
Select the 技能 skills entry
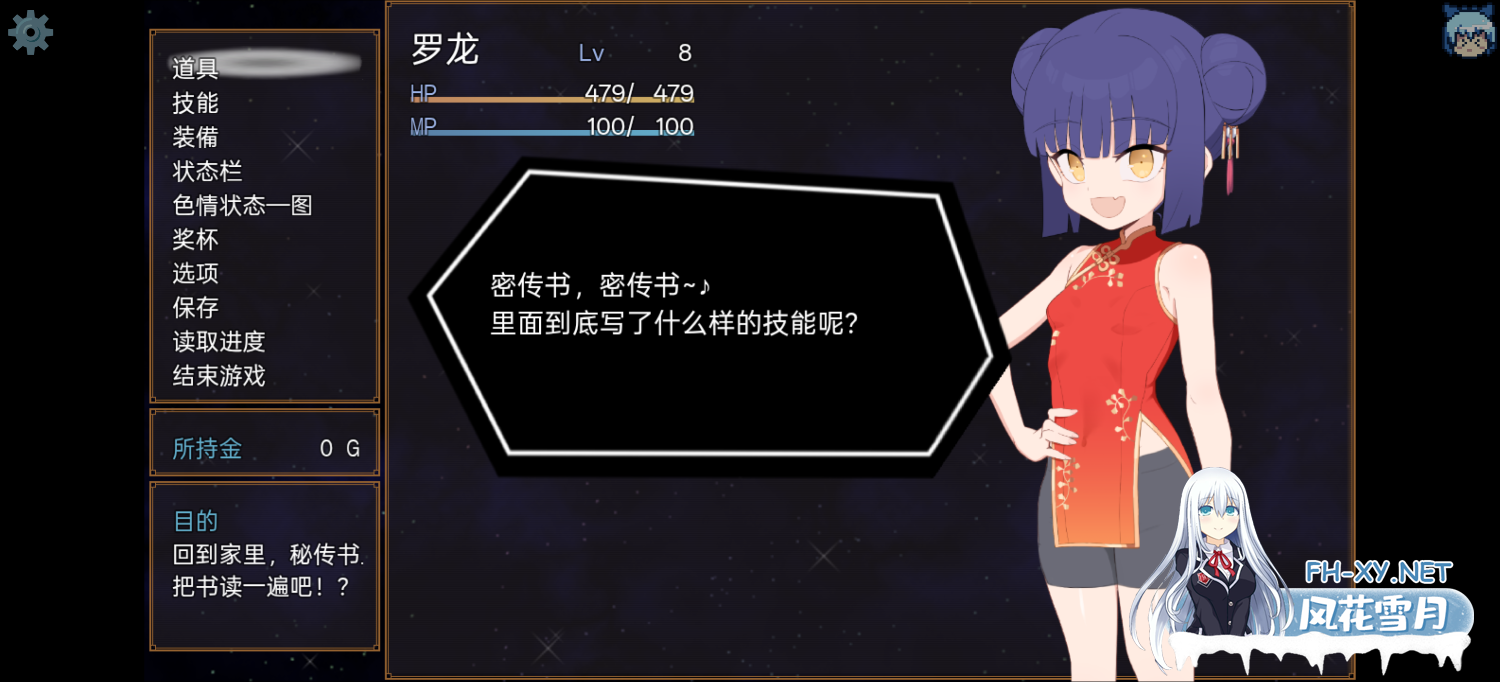coord(196,103)
